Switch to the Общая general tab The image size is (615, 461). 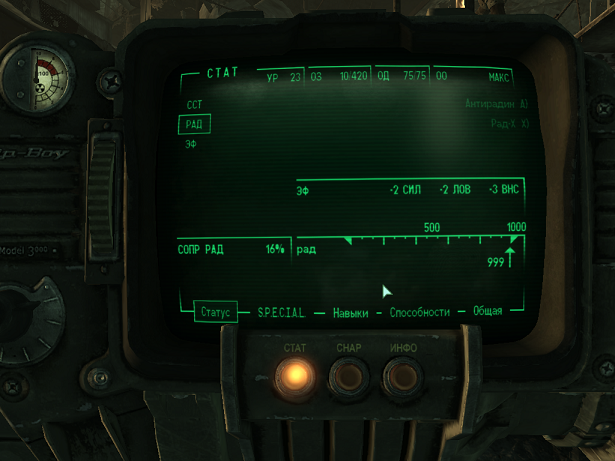(x=487, y=312)
